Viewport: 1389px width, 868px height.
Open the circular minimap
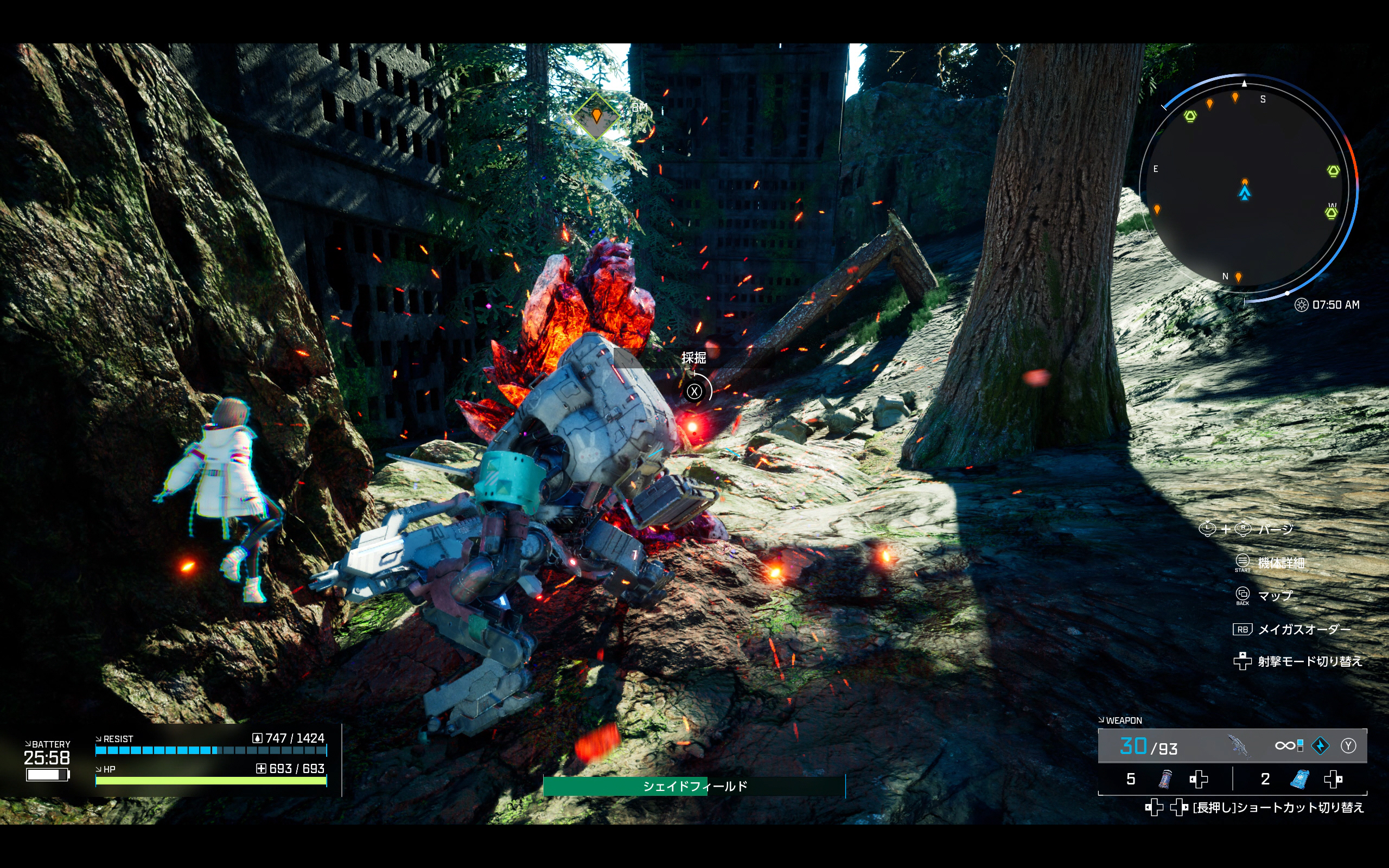[1248, 187]
